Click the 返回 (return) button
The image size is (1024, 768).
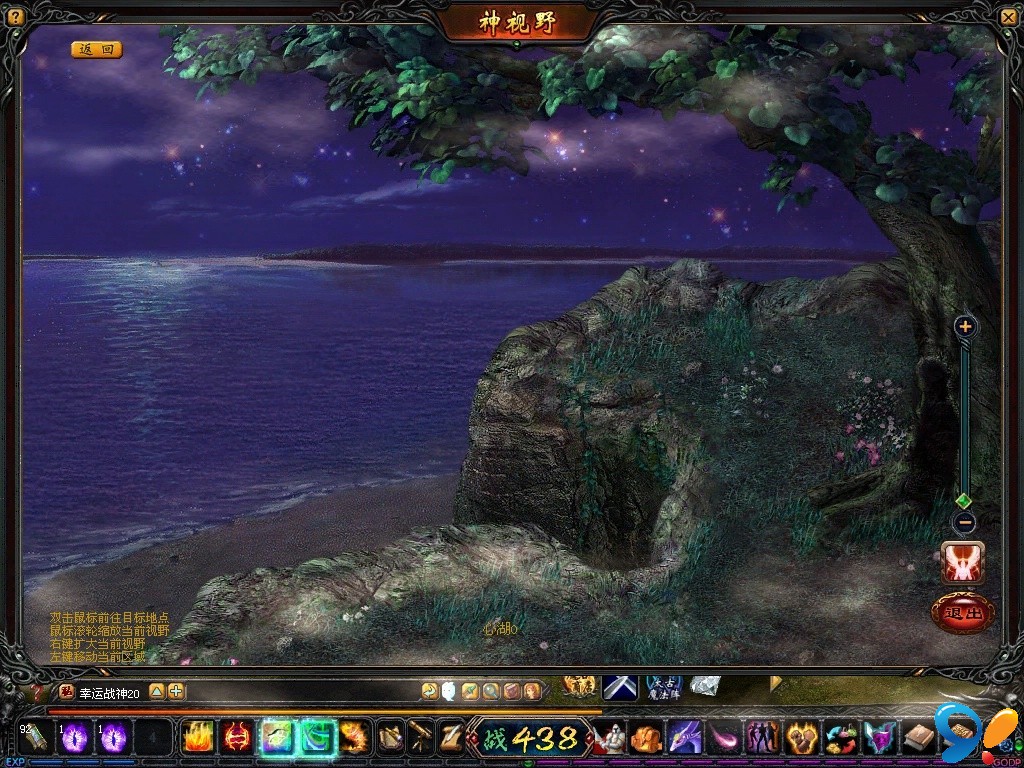tap(96, 49)
